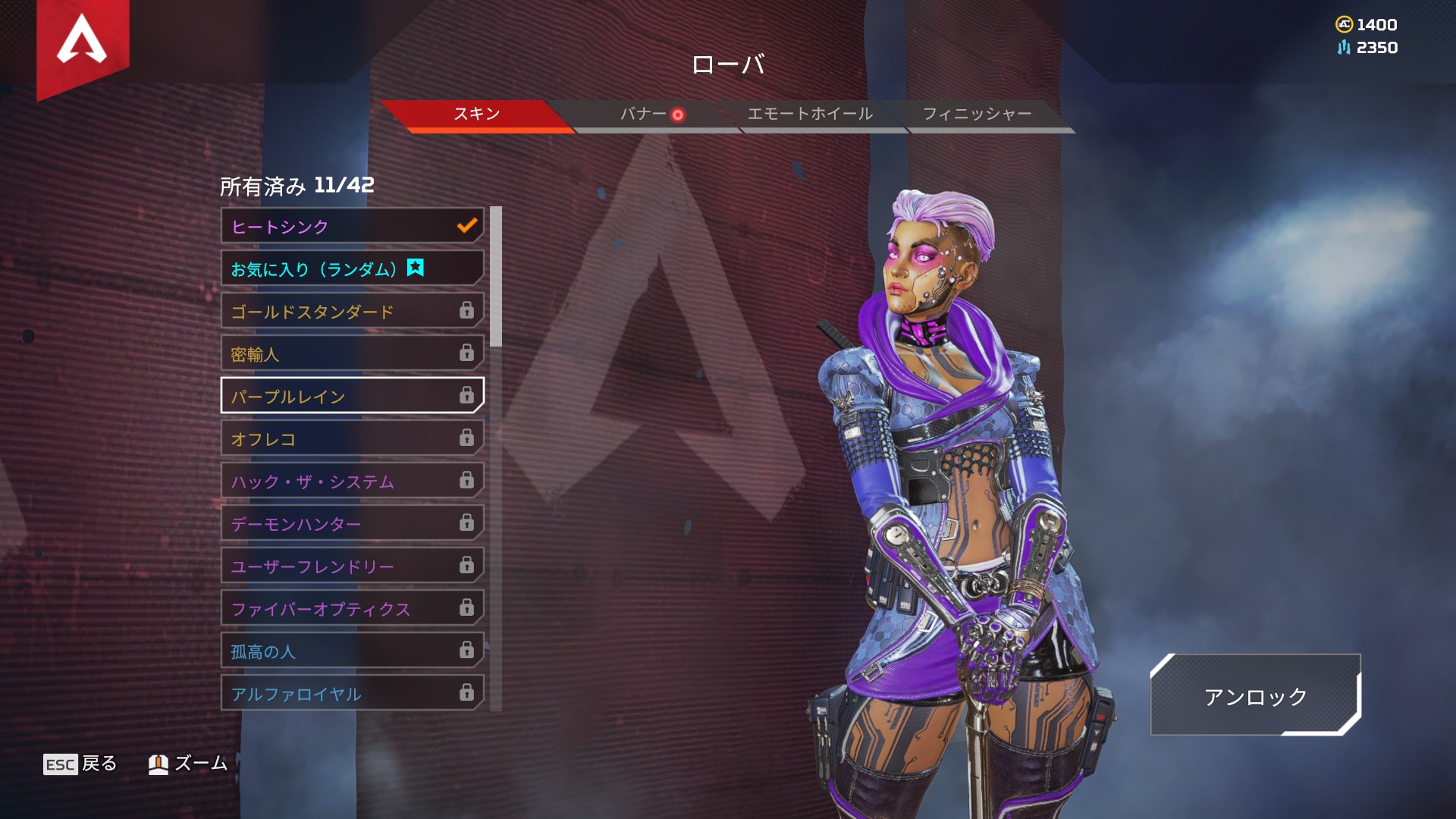The height and width of the screenshot is (819, 1456).
Task: Pick the 密輸人 skin row
Action: pos(352,353)
